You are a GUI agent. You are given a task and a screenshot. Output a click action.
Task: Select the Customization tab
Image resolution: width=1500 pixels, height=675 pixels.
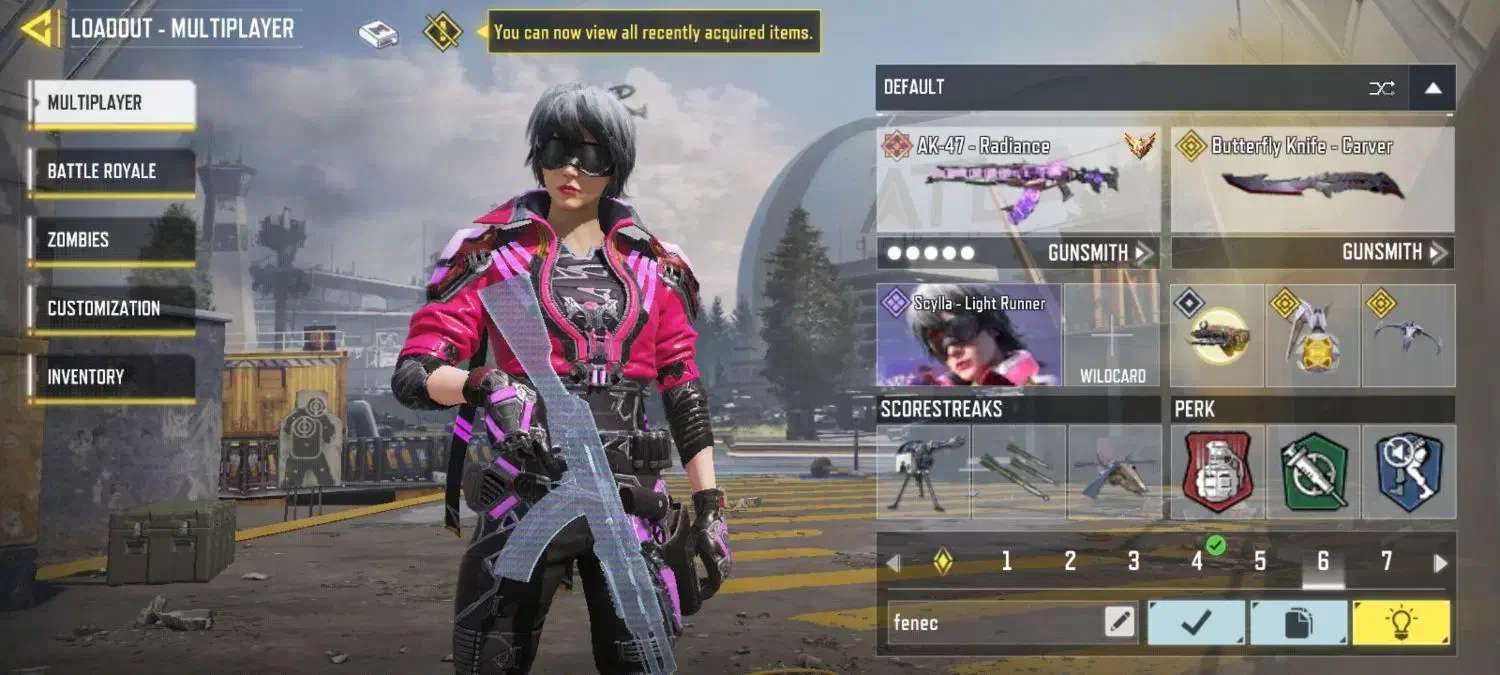coord(111,308)
